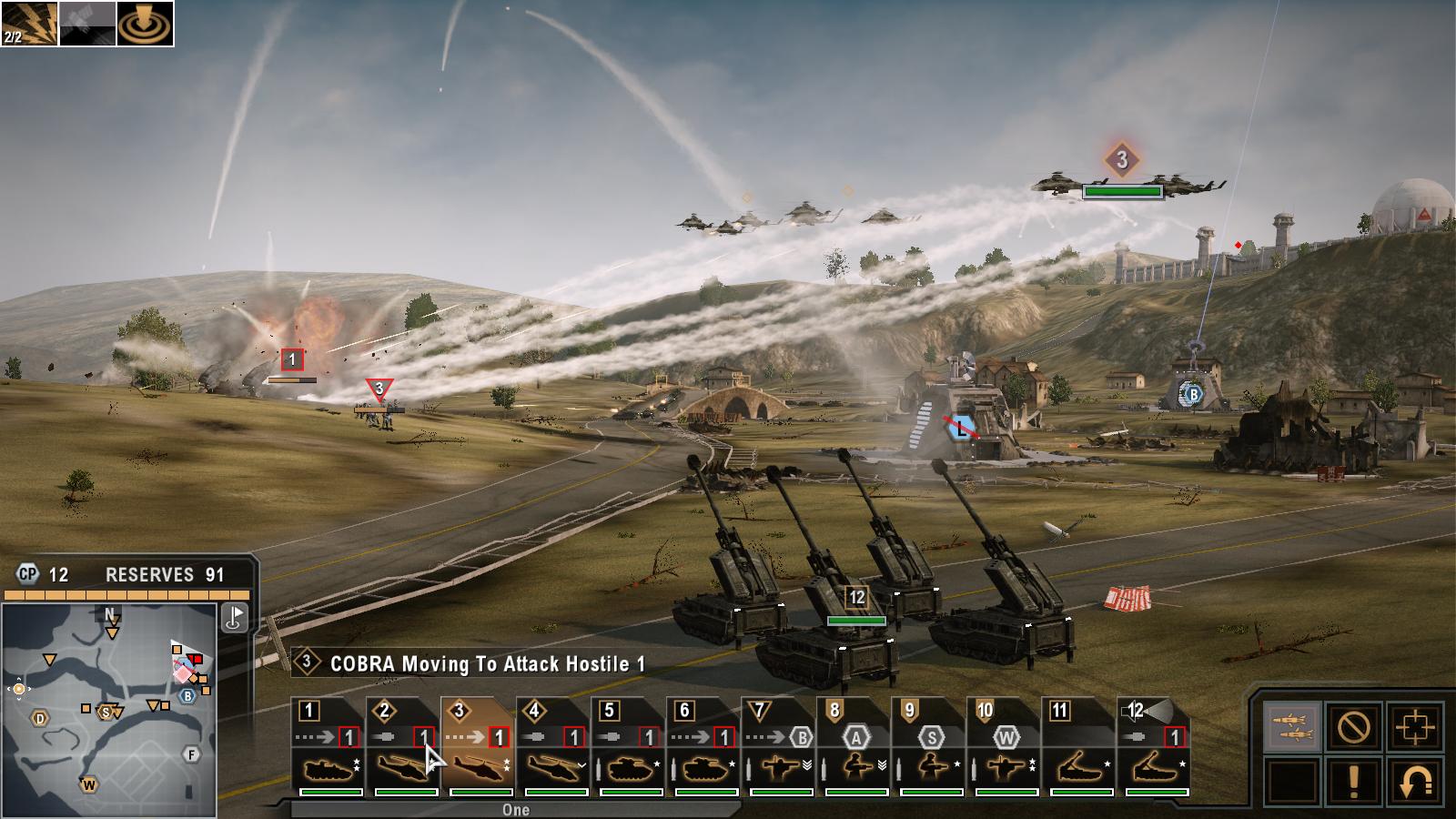Click the exclamation mark alert command
This screenshot has width=1456, height=819.
(1353, 781)
